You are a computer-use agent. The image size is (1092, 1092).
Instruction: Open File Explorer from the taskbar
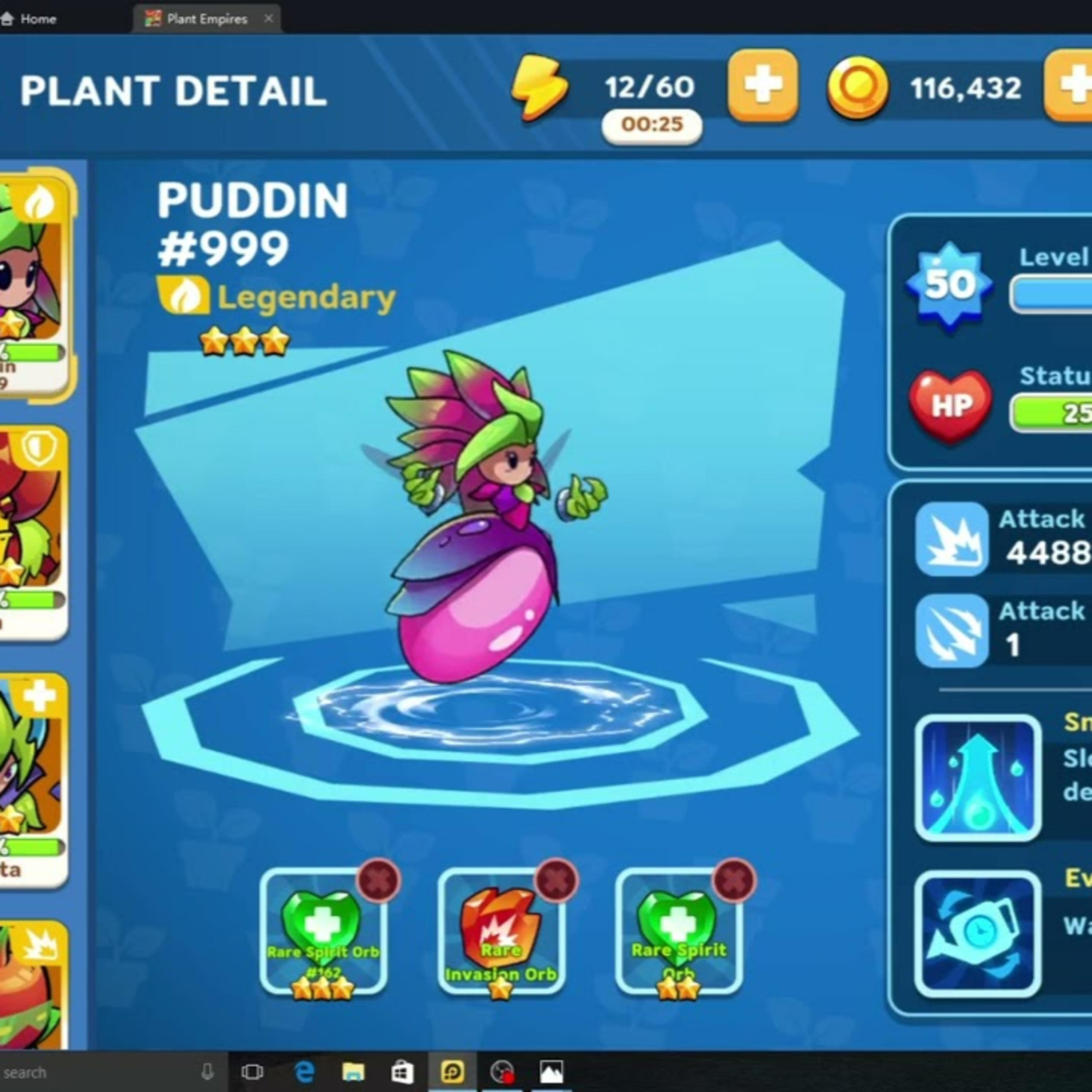pos(353,1072)
